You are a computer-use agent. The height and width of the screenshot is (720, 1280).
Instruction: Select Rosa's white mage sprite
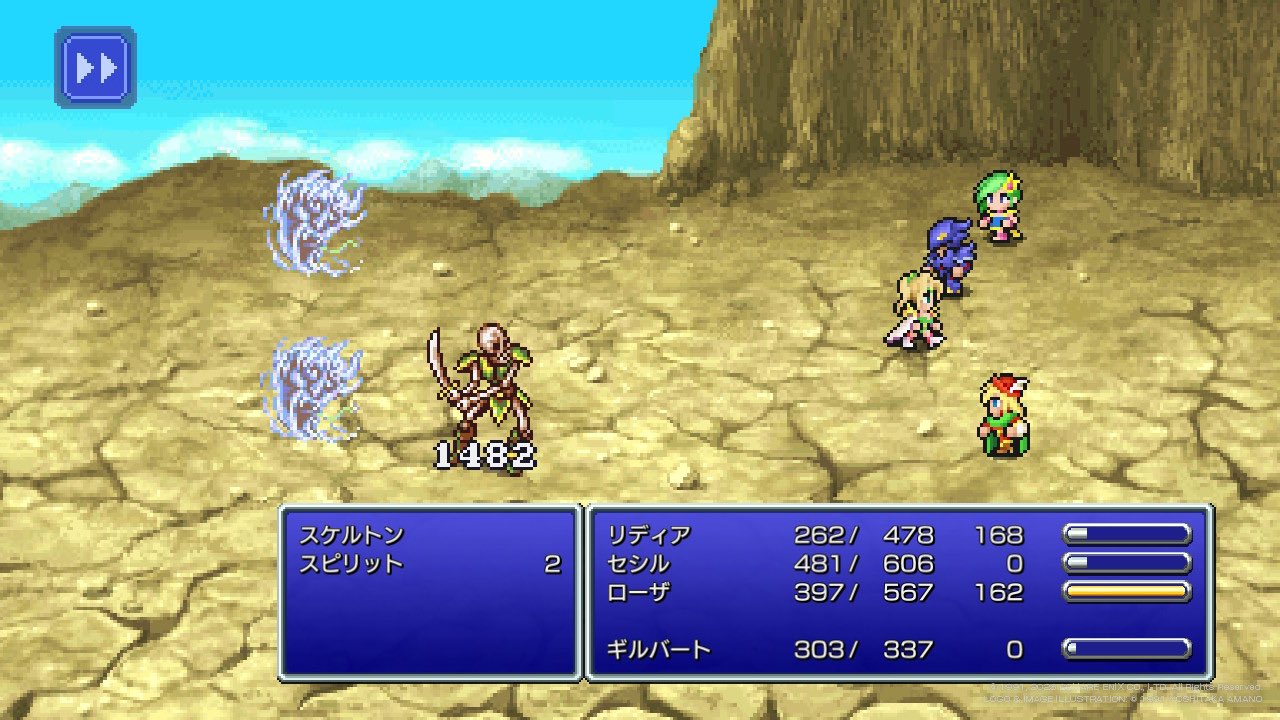click(x=915, y=305)
